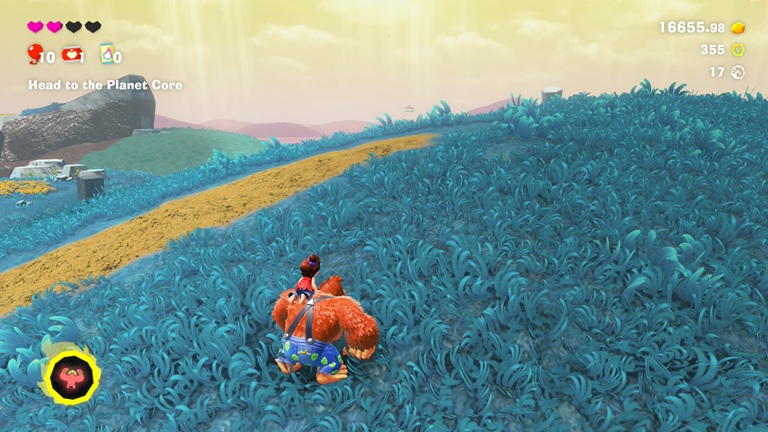Image resolution: width=768 pixels, height=432 pixels.
Task: Click the gold nugget currency icon
Action: (x=739, y=27)
